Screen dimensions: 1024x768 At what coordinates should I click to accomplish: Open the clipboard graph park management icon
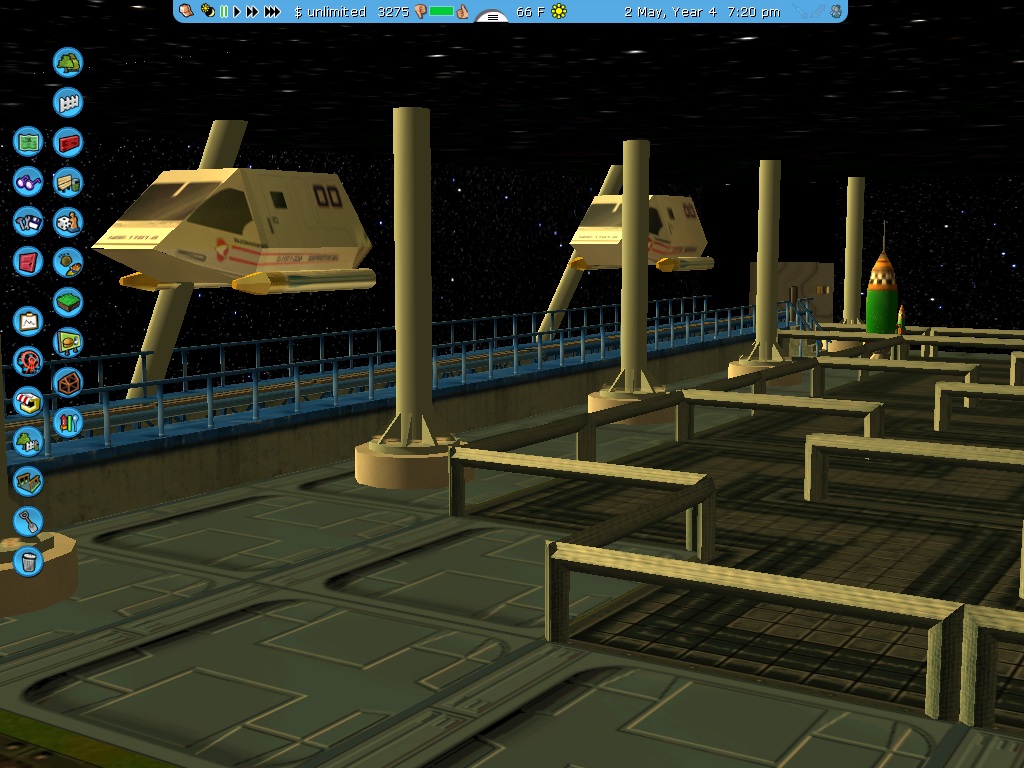coord(28,321)
